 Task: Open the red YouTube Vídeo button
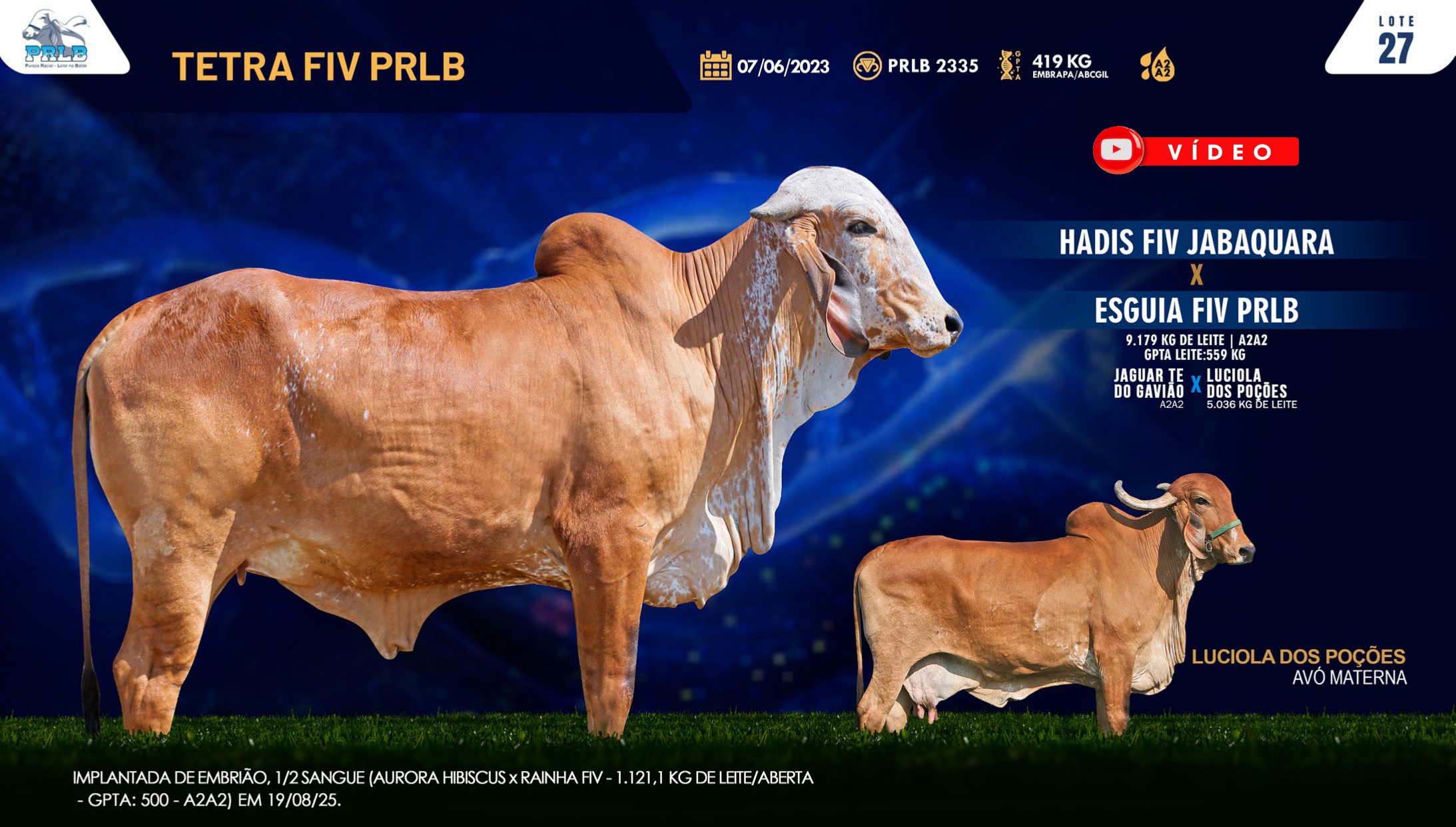(1196, 151)
